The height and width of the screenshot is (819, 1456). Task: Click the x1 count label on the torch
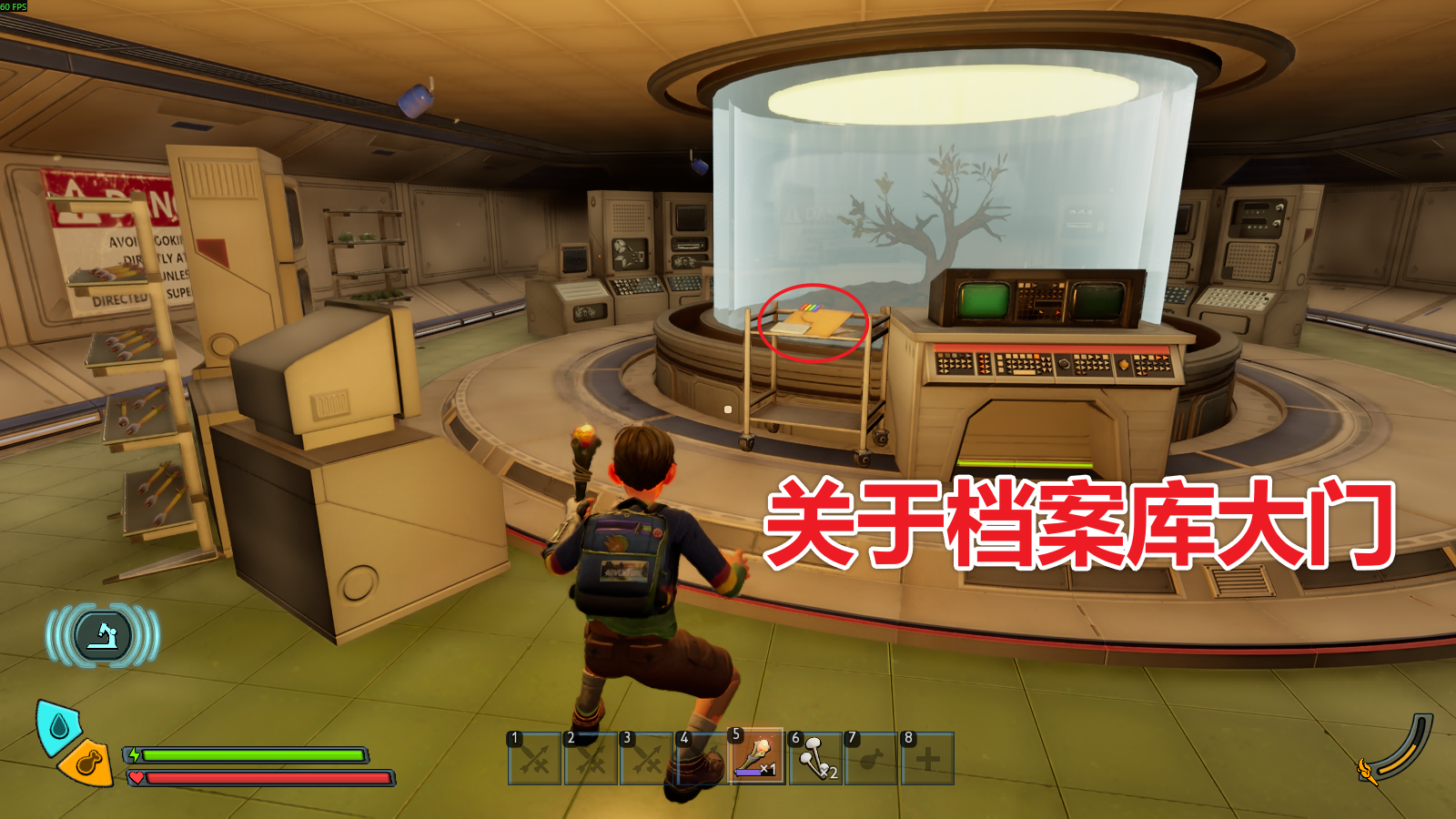[x=769, y=769]
